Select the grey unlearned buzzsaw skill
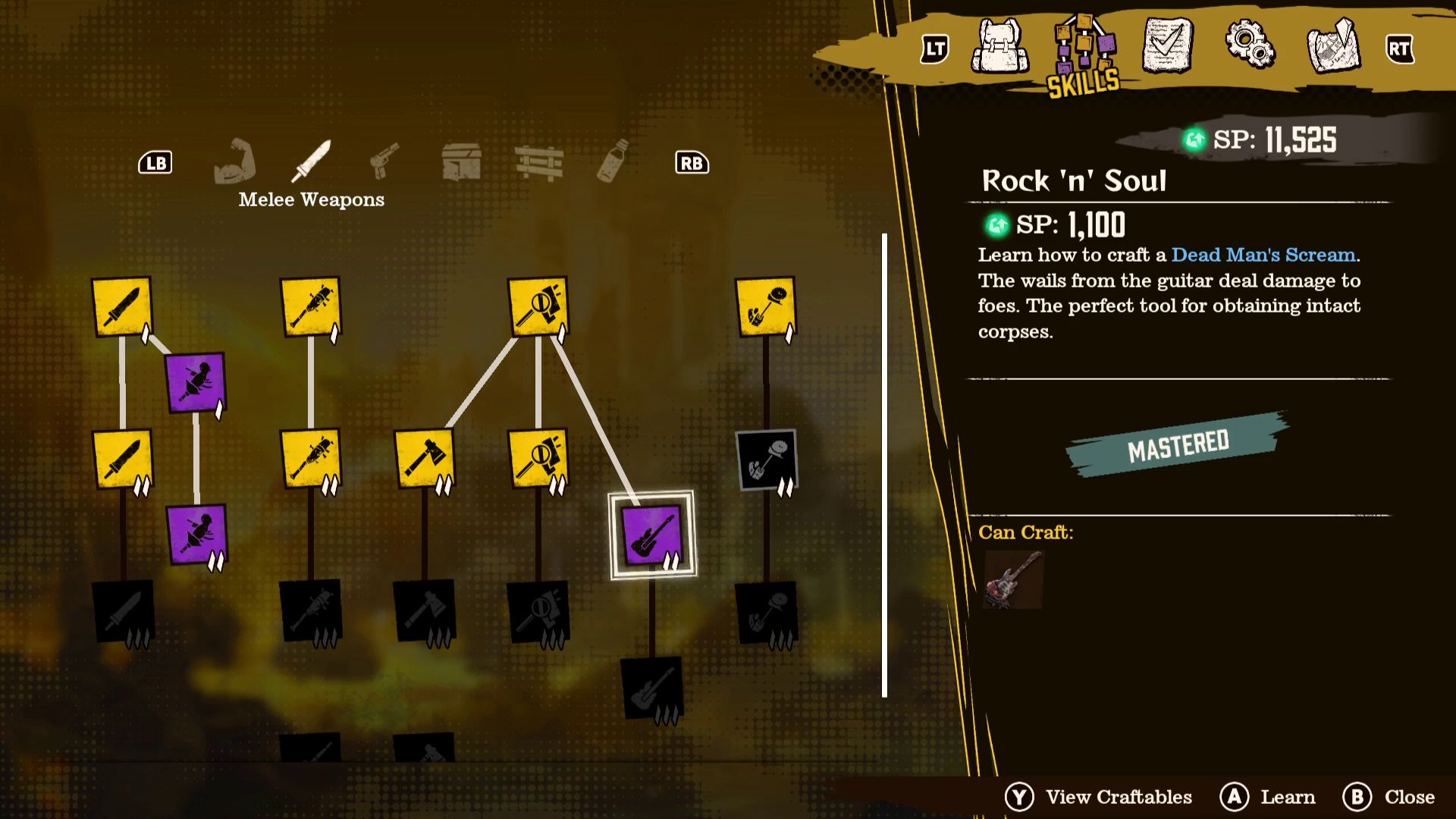Viewport: 1456px width, 819px height. click(766, 460)
